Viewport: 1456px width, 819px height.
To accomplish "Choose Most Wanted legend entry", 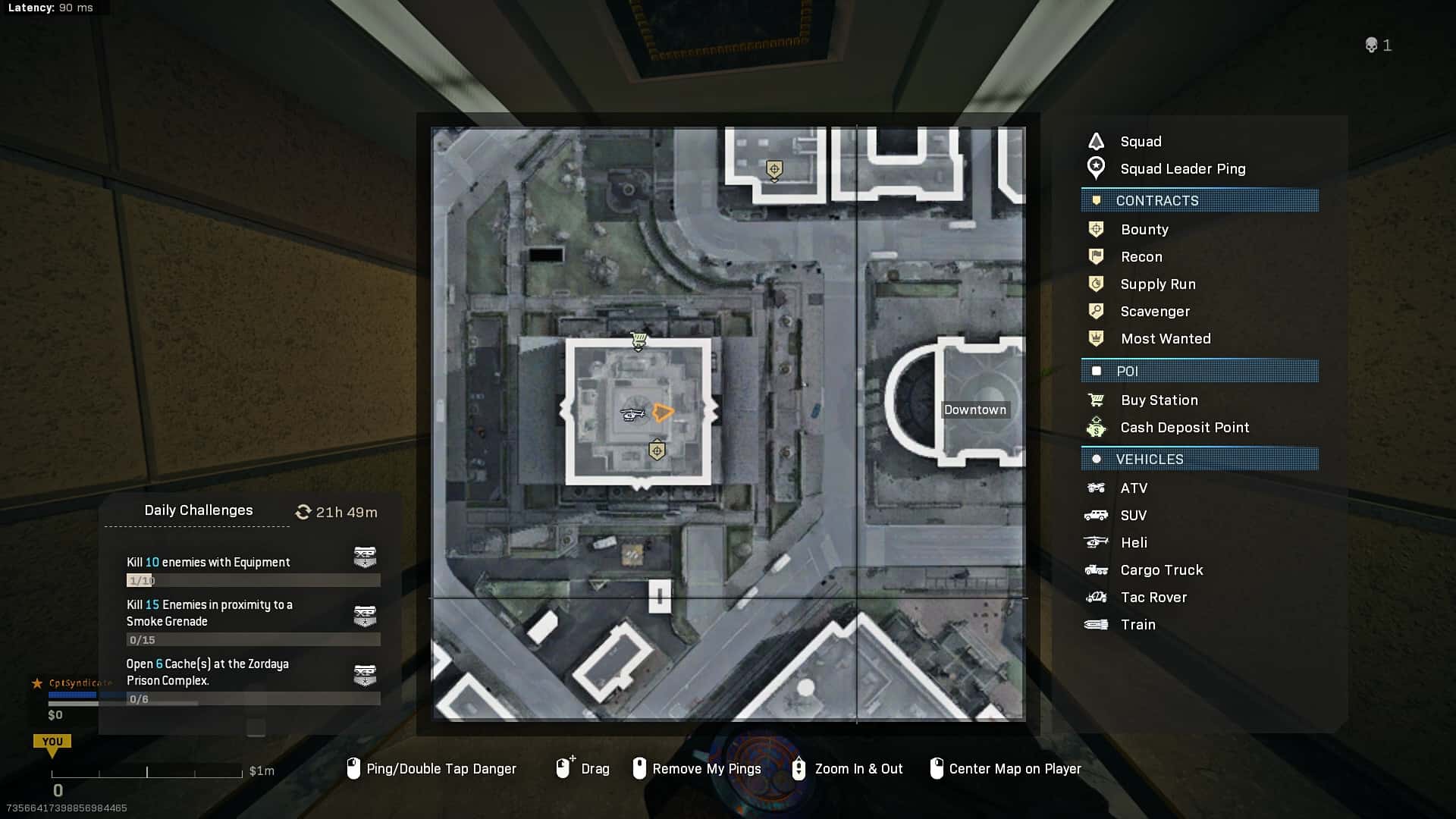I will (1165, 338).
